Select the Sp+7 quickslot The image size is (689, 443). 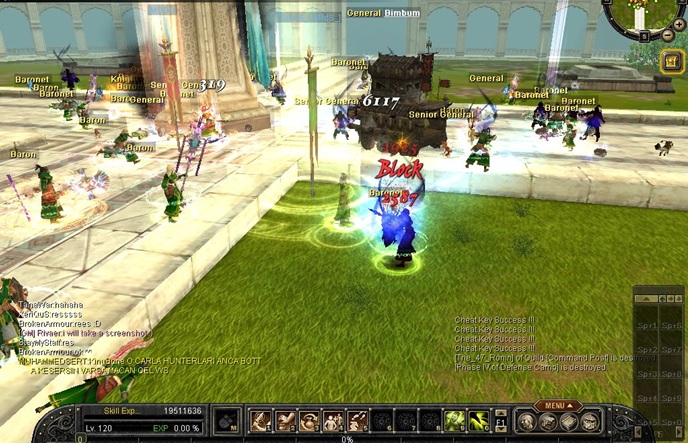click(x=673, y=350)
